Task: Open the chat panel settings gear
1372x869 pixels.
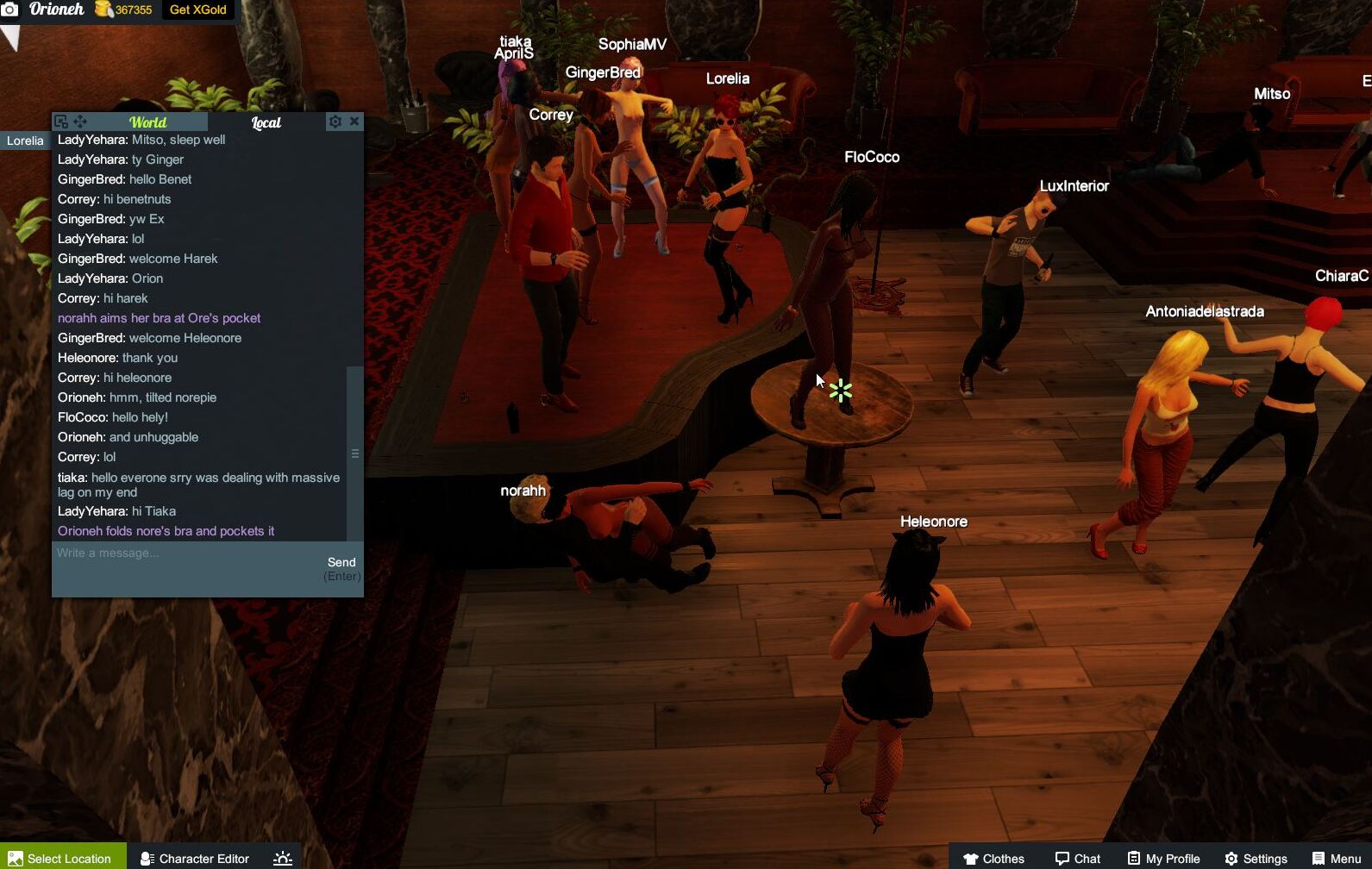Action: pyautogui.click(x=335, y=122)
